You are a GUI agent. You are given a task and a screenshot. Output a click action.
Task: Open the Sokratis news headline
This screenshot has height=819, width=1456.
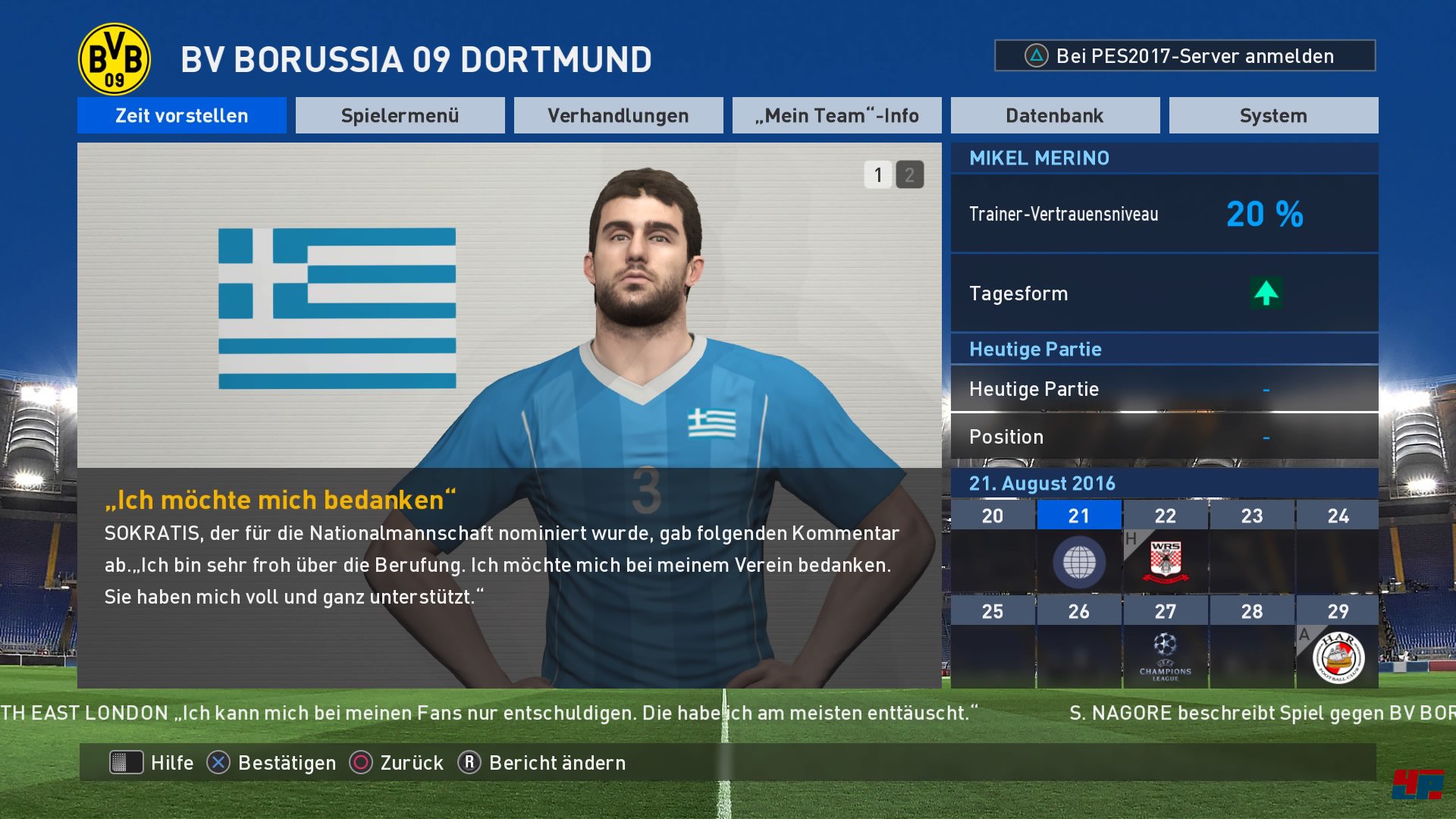click(281, 500)
